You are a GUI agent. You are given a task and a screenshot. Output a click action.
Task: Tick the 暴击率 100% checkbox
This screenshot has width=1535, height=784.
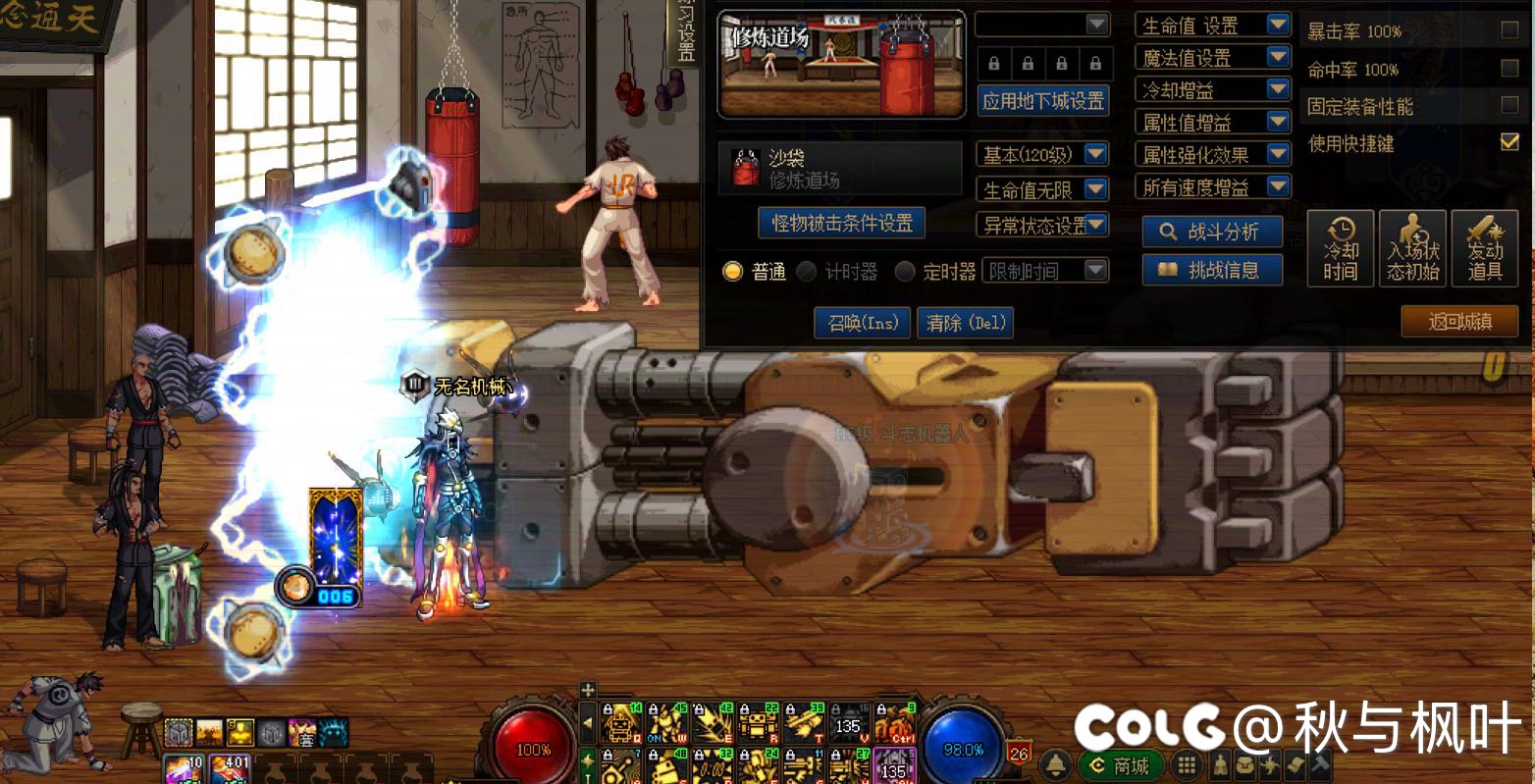1509,31
